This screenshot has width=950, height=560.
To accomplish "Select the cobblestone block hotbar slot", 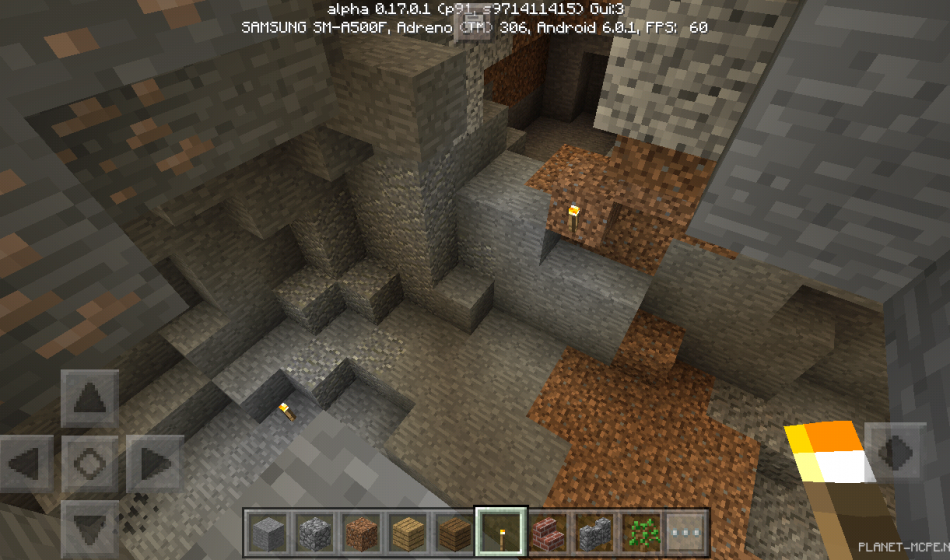I will [313, 531].
